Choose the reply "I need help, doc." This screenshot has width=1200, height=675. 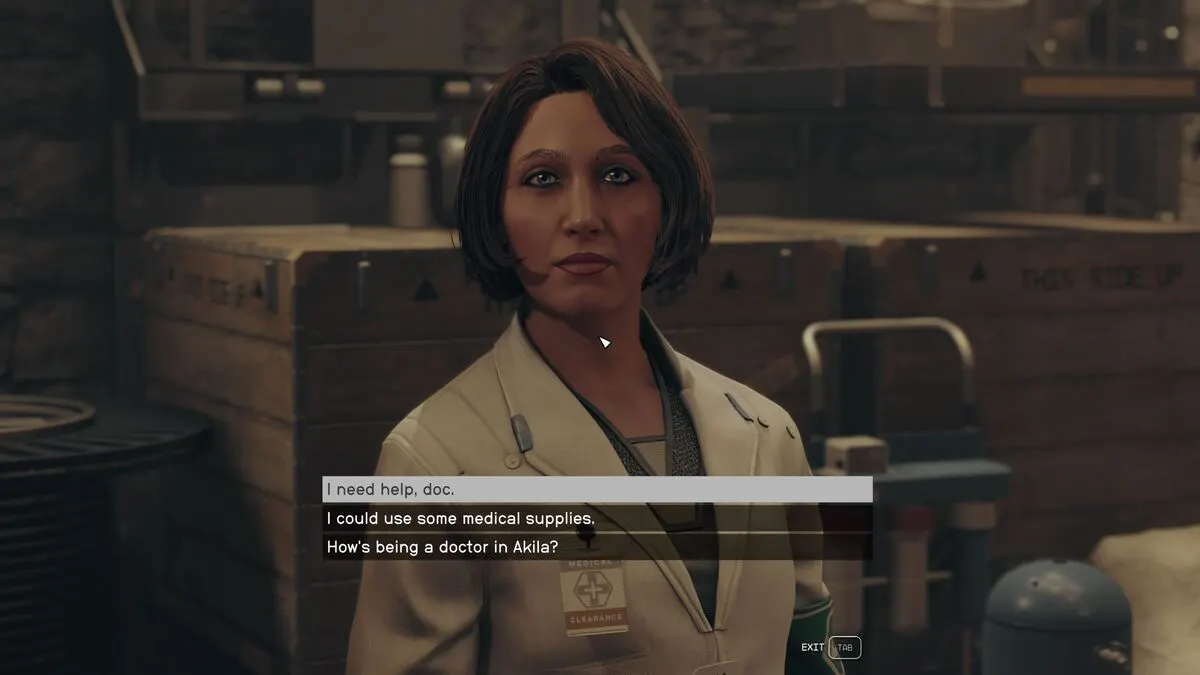click(597, 489)
